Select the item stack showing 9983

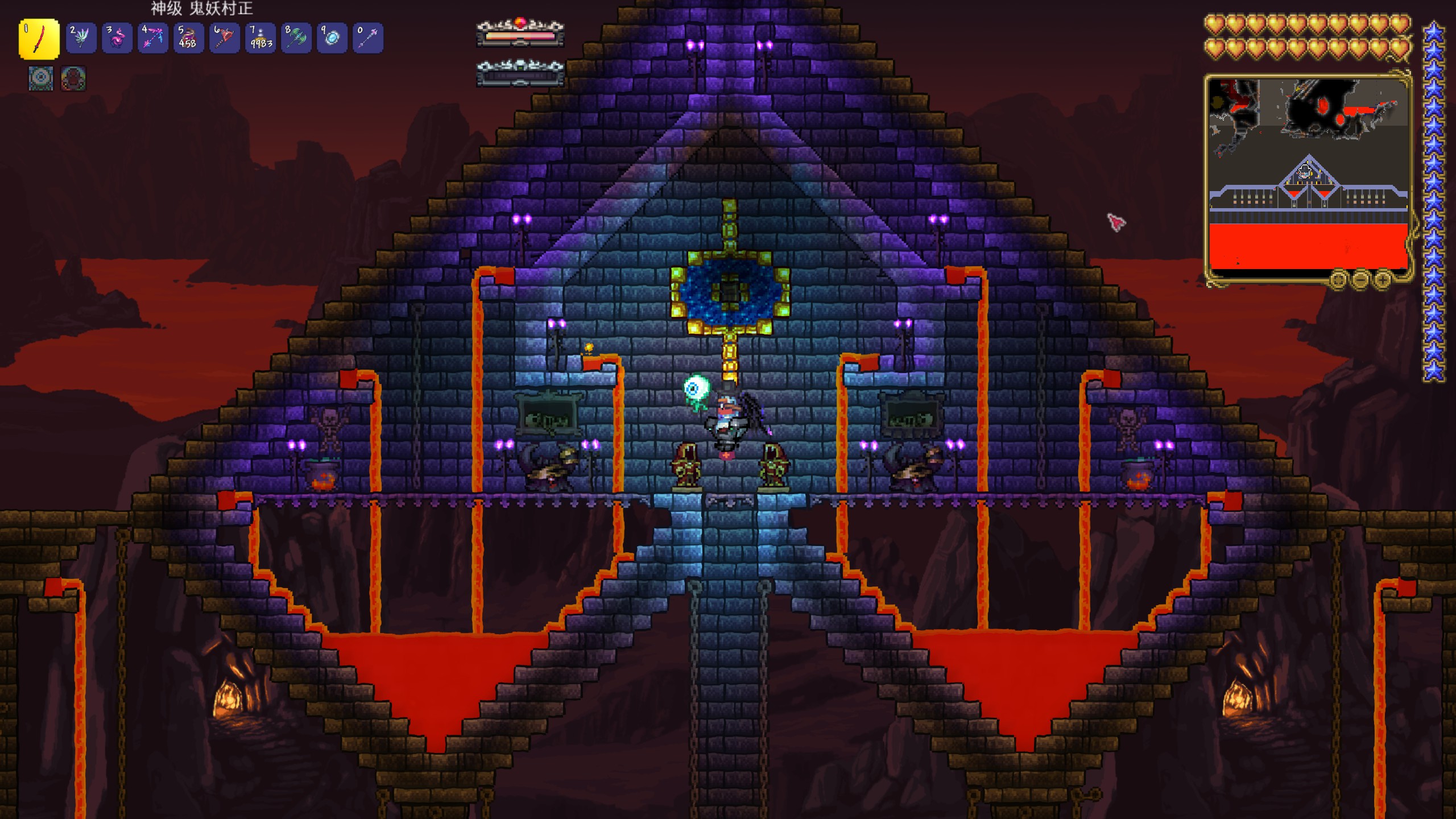click(x=260, y=38)
